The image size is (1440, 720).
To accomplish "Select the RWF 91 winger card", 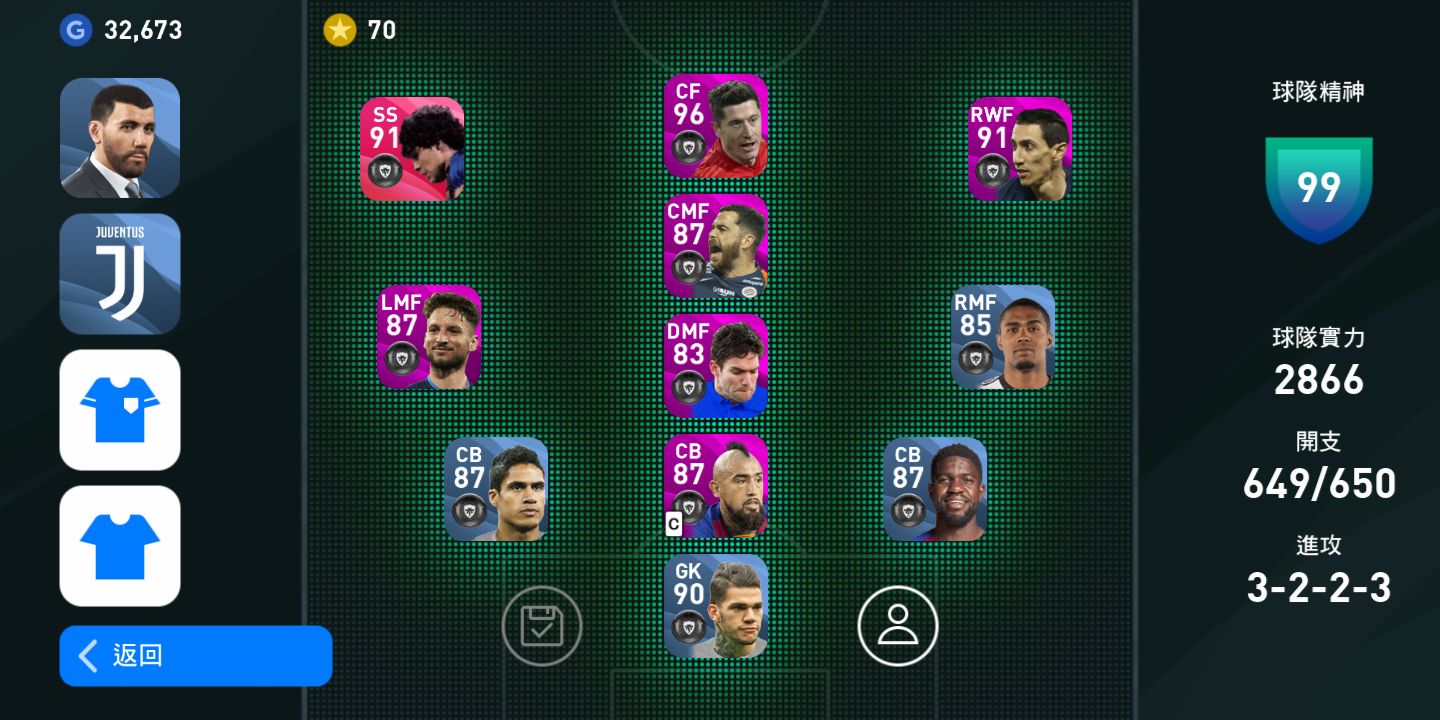I will 1020,149.
